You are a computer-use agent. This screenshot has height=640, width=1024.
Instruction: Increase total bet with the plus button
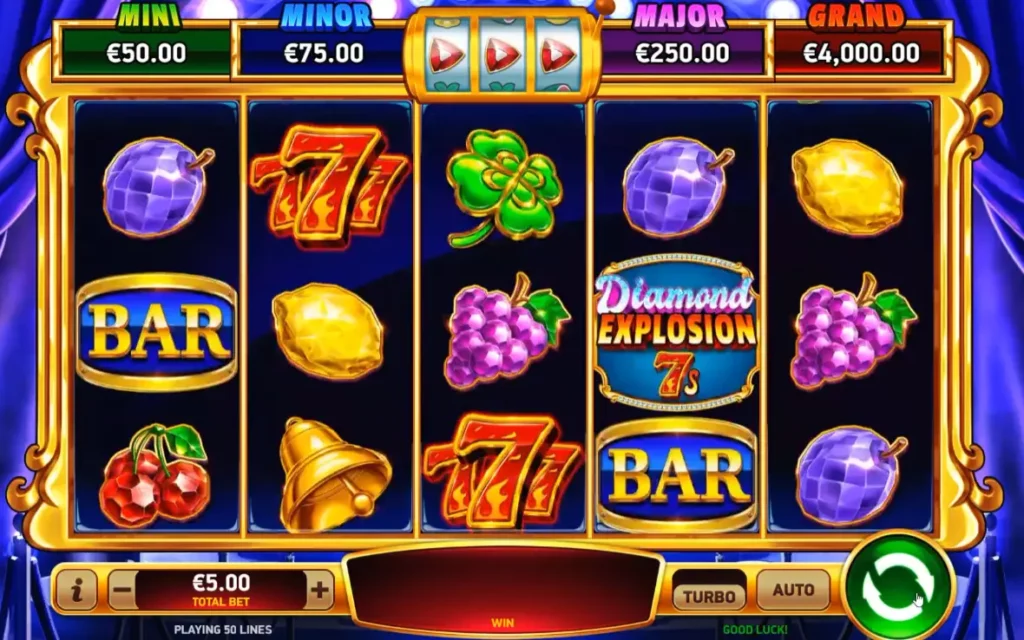[319, 590]
